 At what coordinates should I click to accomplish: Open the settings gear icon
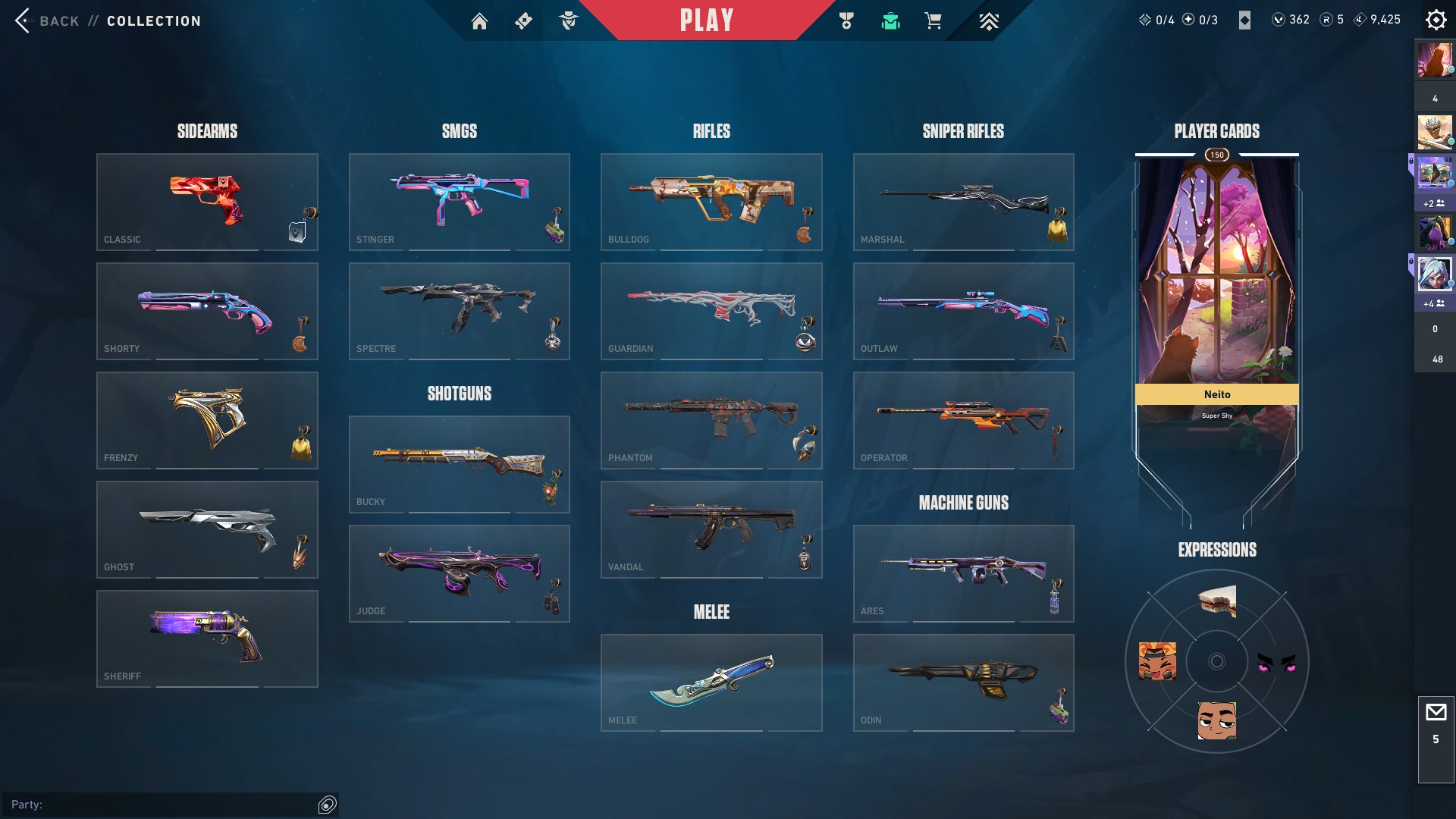coord(1436,20)
